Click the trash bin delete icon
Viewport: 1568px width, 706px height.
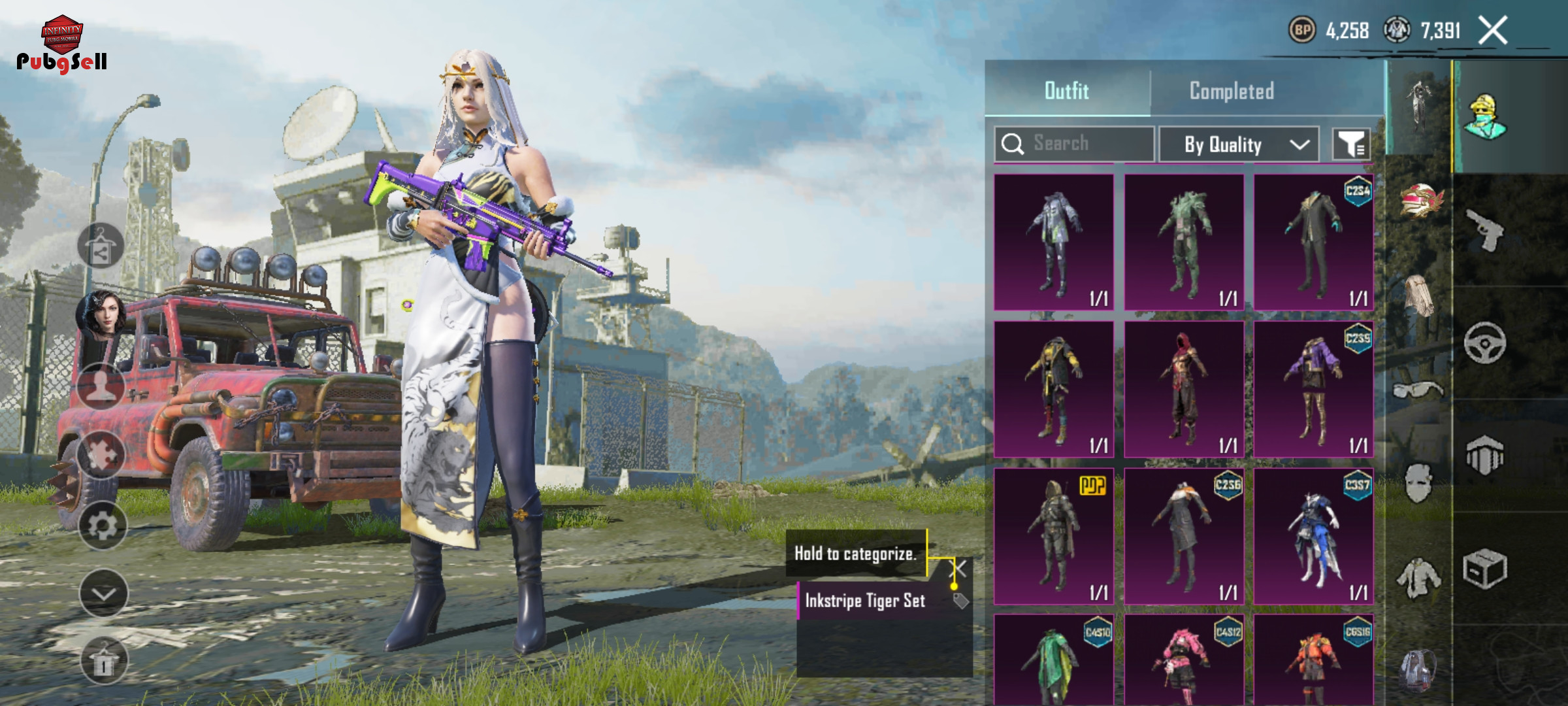(103, 661)
